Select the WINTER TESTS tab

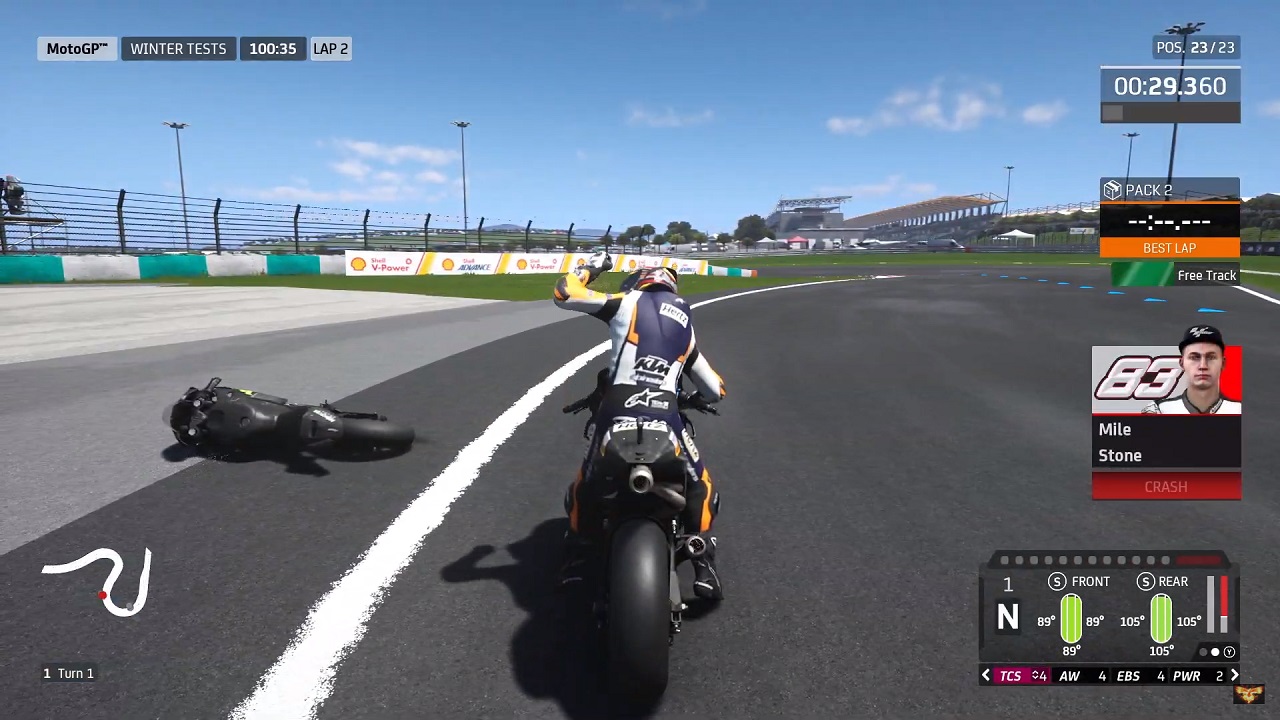[178, 48]
